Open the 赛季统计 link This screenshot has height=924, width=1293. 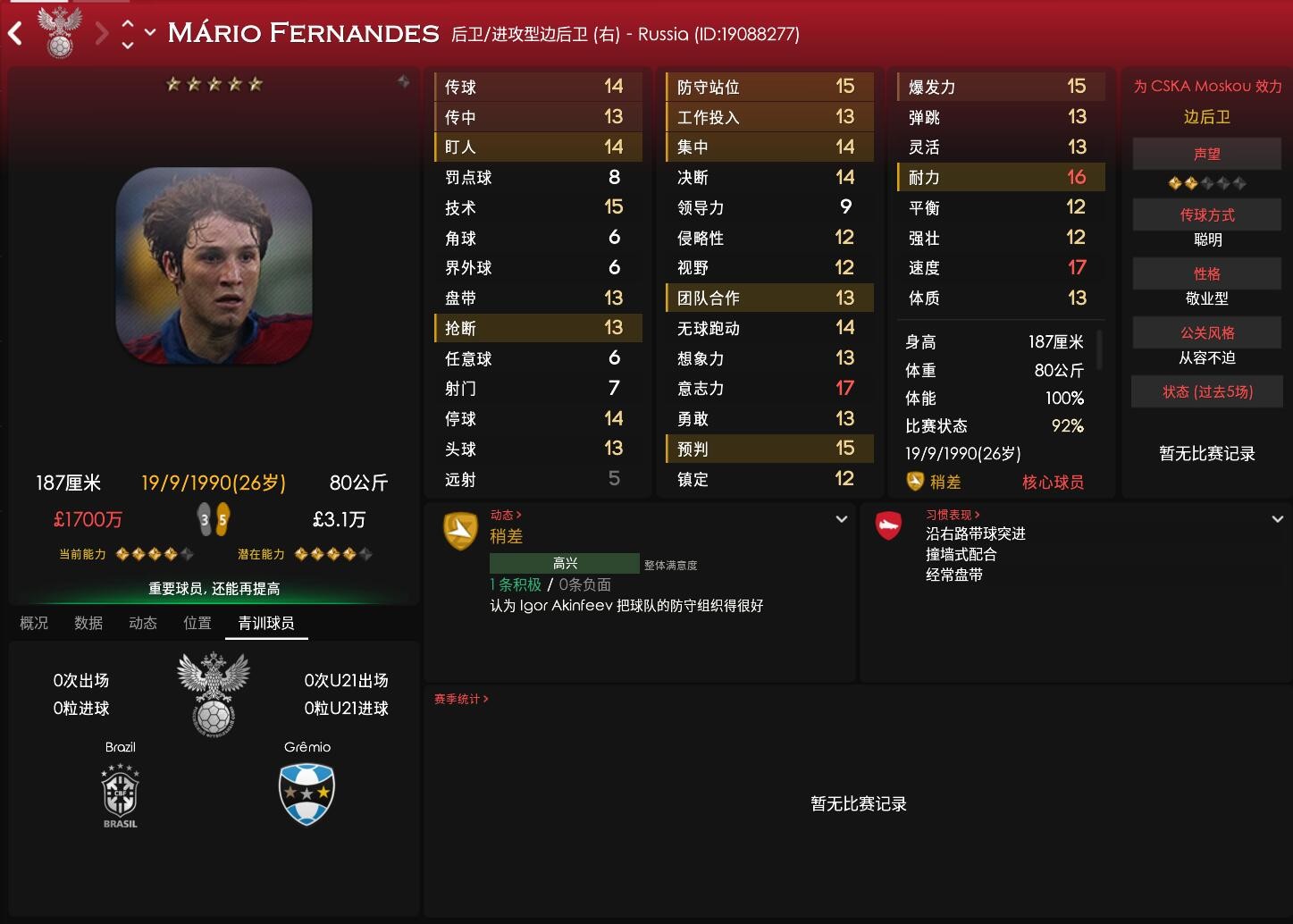pyautogui.click(x=459, y=699)
